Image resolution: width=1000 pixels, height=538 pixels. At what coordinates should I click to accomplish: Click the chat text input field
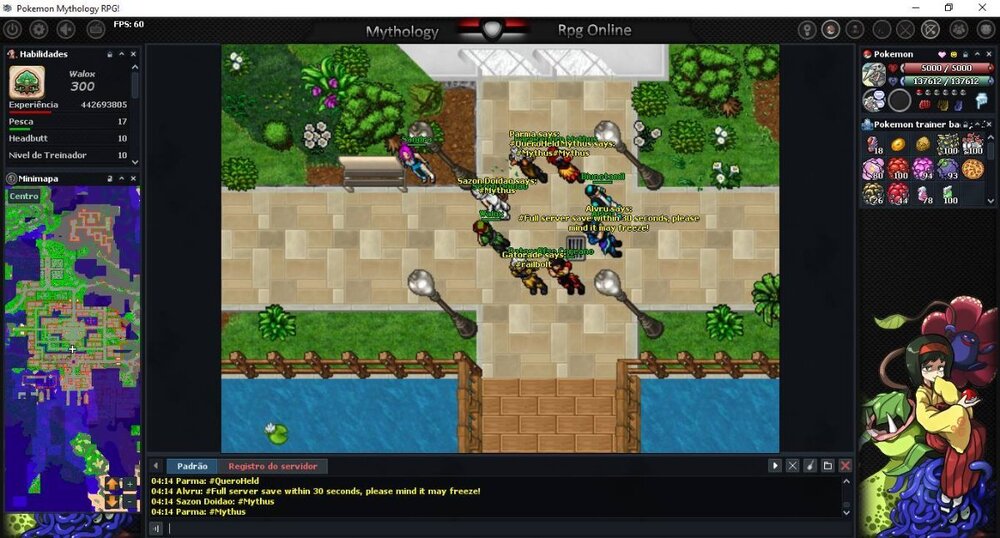tap(500, 528)
